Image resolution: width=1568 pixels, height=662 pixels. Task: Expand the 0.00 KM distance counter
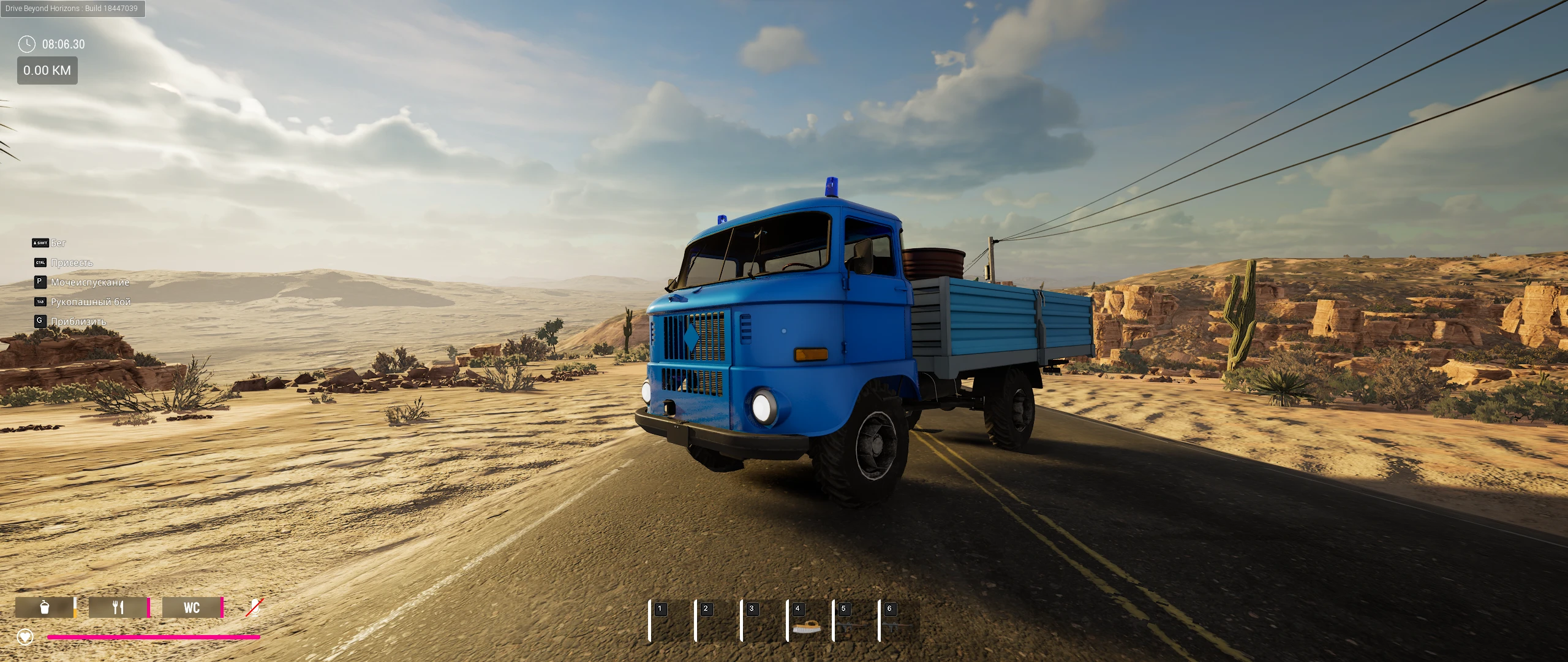pos(47,70)
